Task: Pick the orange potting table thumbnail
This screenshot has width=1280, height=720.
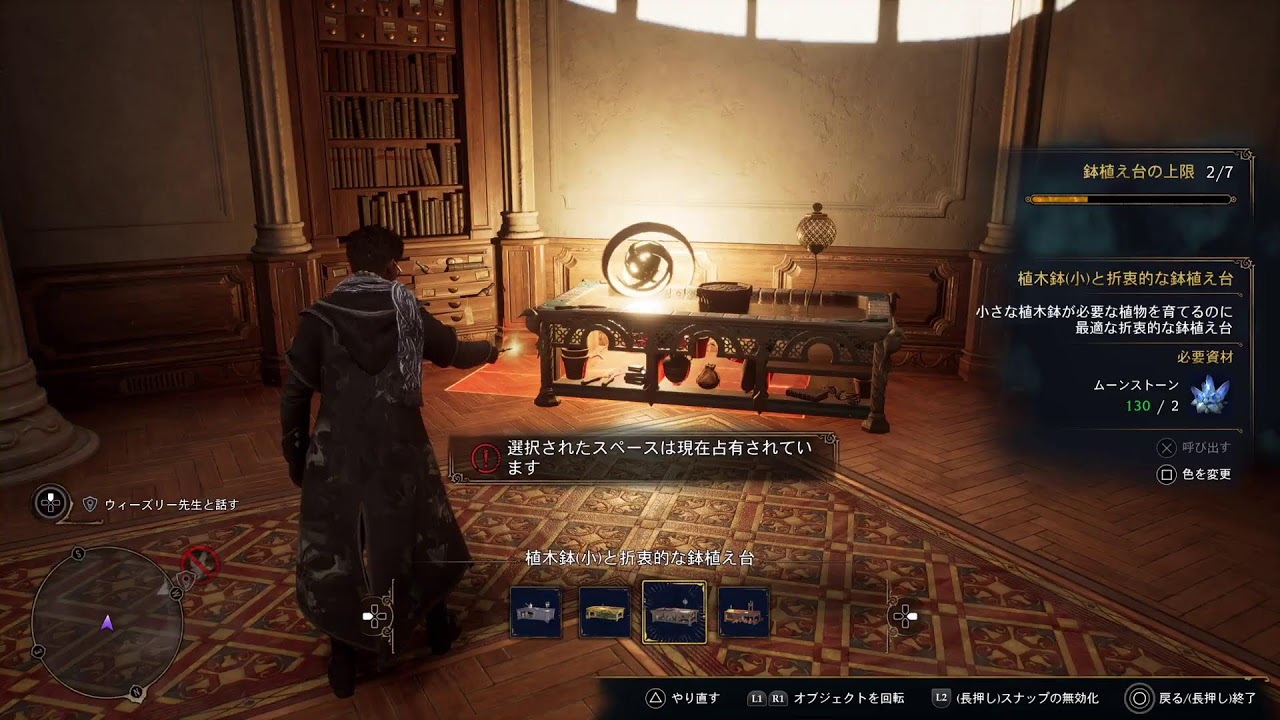Action: tap(744, 612)
